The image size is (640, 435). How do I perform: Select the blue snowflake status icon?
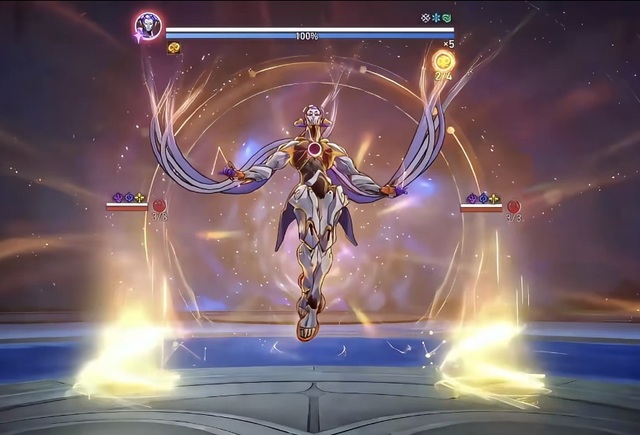pos(436,18)
